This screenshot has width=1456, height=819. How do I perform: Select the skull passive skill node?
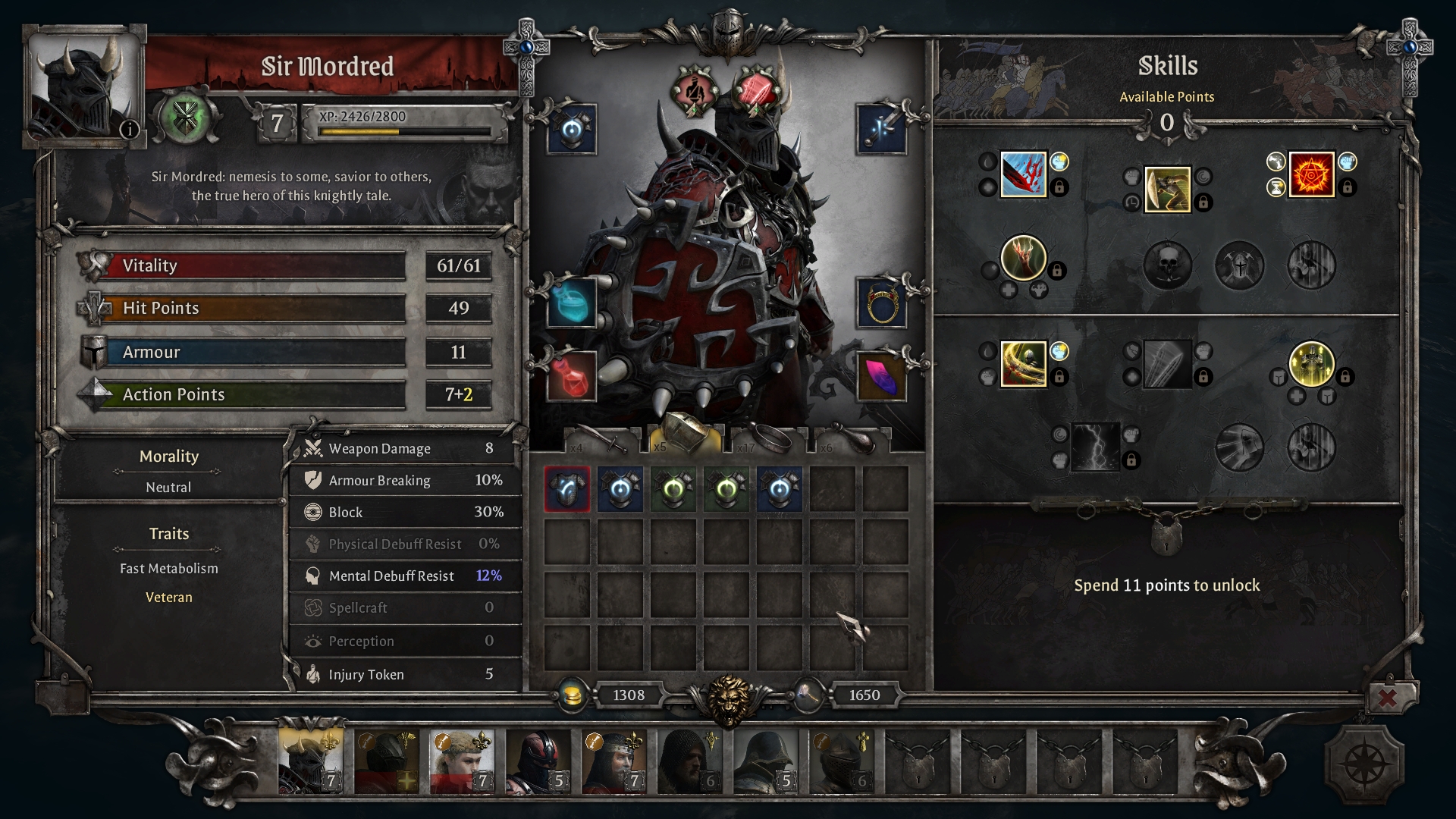pos(1167,265)
